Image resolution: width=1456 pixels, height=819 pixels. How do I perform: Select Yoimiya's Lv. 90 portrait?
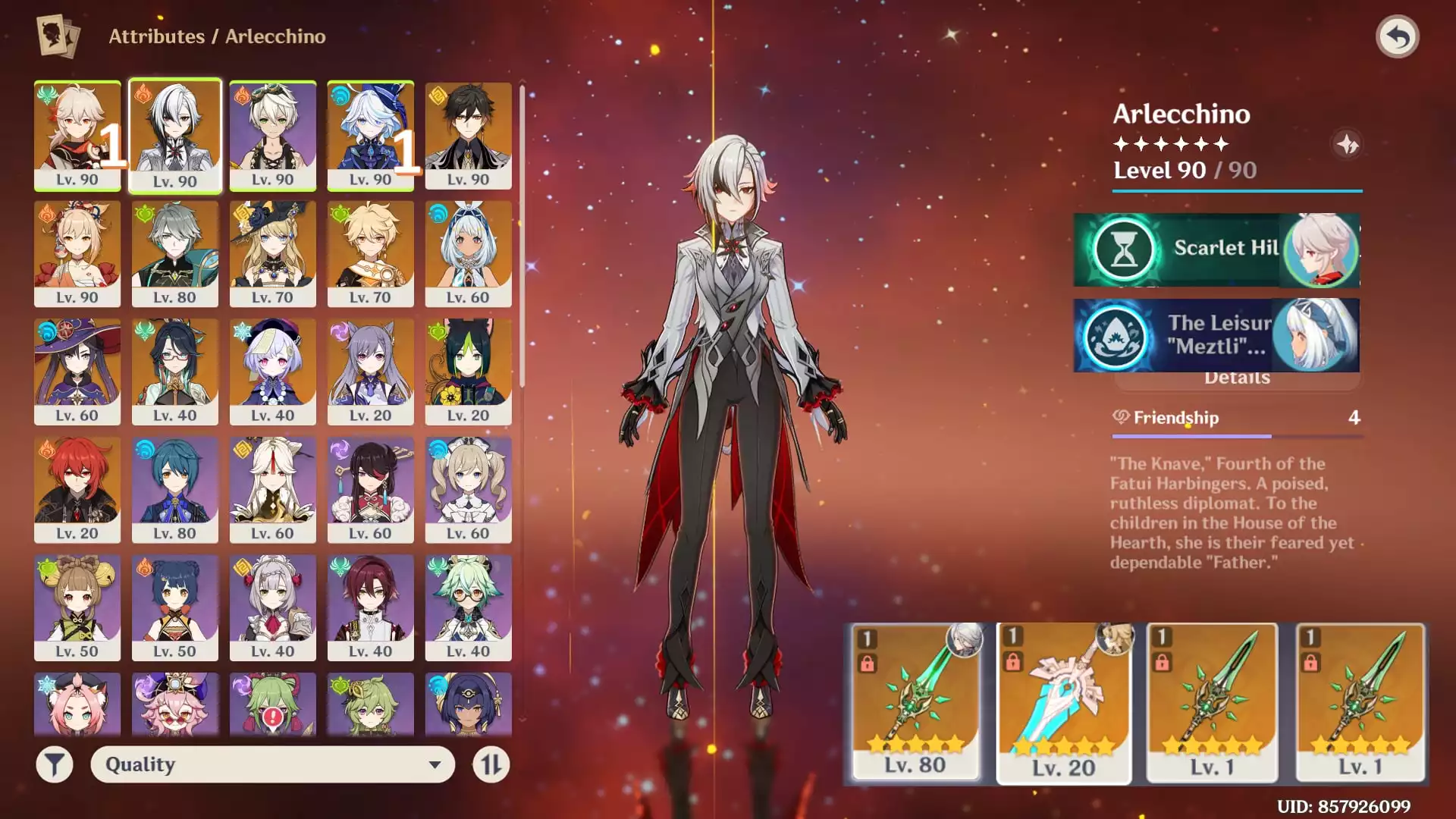pyautogui.click(x=77, y=253)
